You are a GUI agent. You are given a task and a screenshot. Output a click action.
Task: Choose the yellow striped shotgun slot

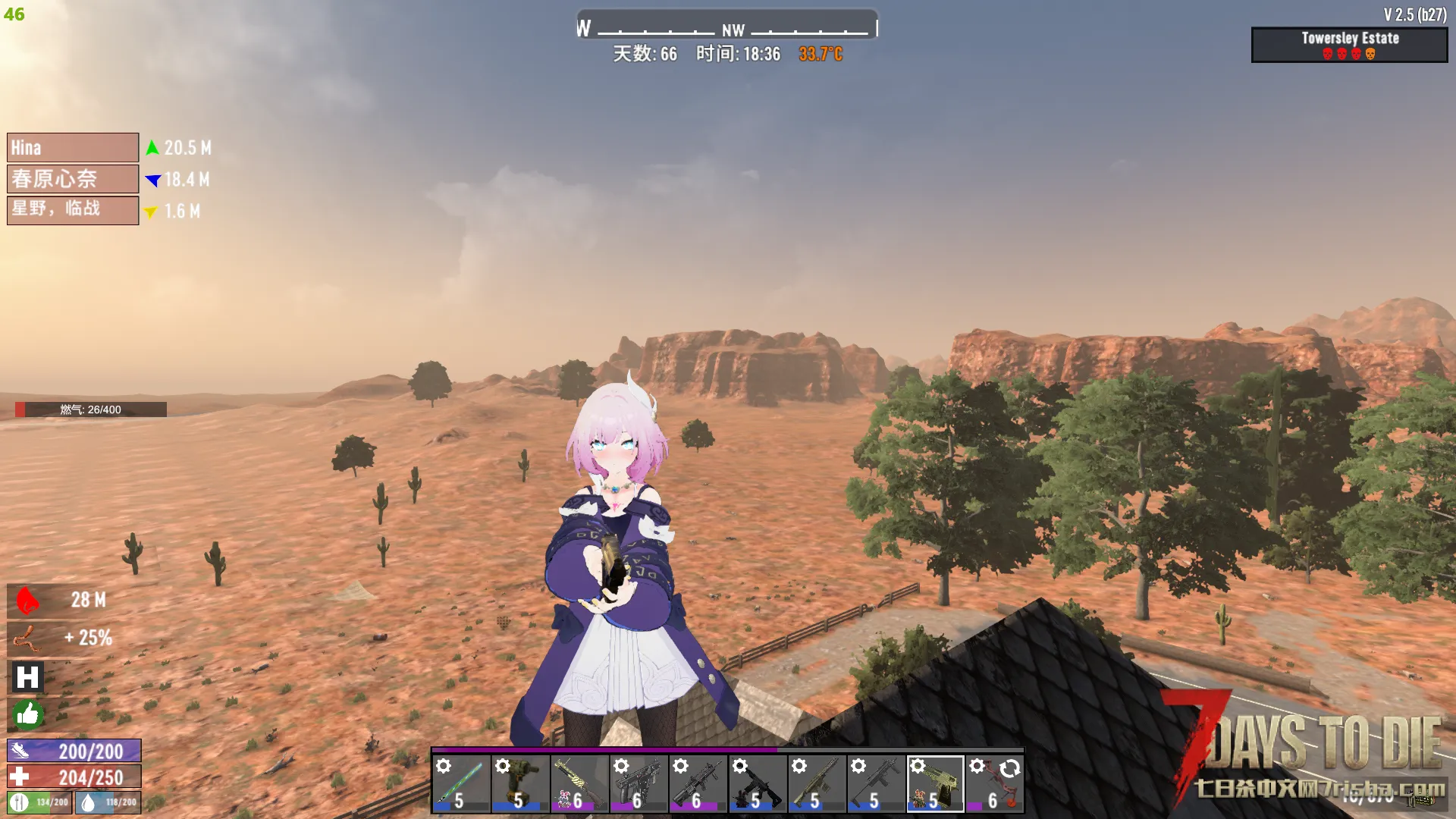pos(579,784)
